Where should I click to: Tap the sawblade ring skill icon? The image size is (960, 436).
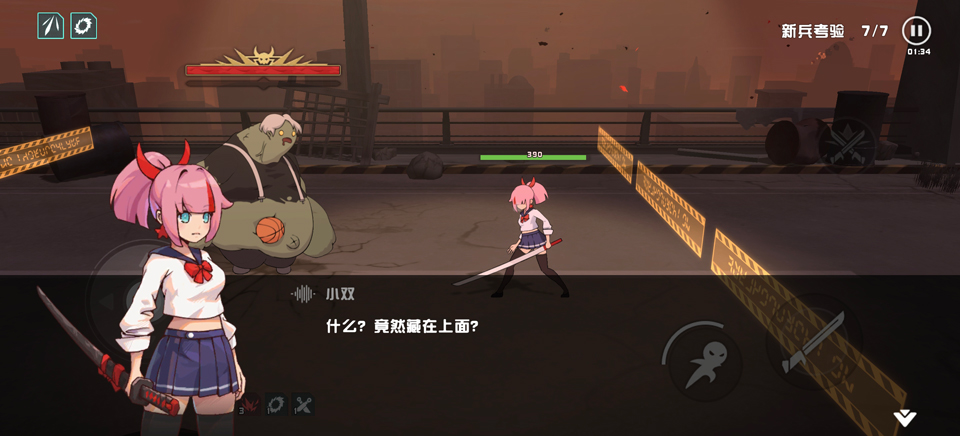(276, 405)
